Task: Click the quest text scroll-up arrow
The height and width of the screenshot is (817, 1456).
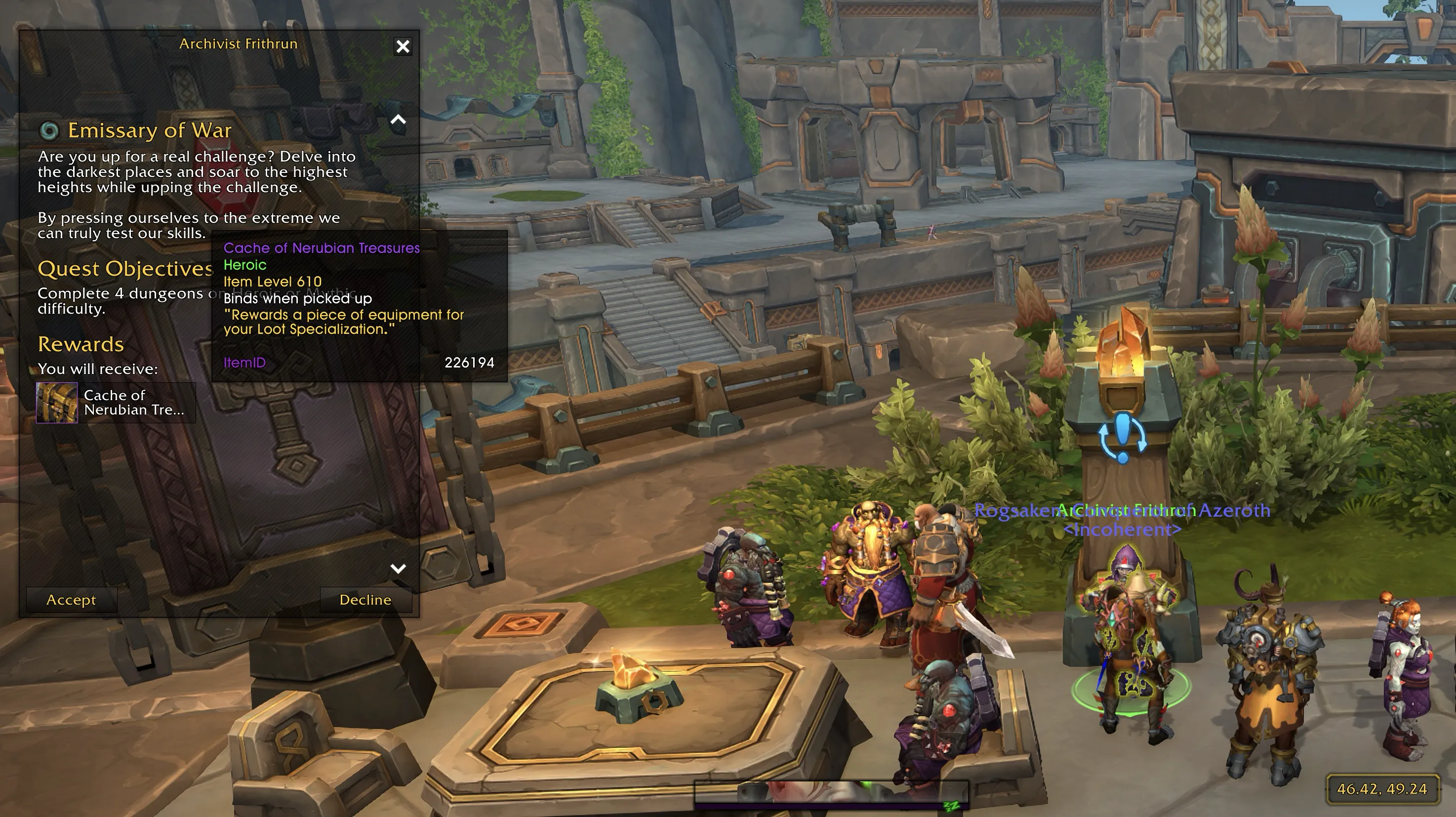Action: click(399, 120)
